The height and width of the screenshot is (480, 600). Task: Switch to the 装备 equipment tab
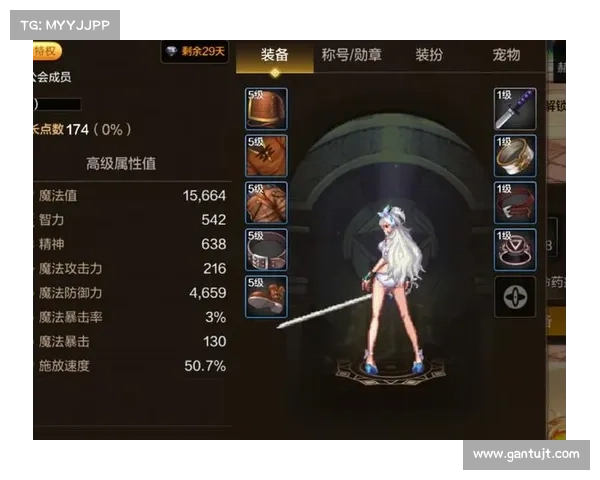click(x=275, y=55)
